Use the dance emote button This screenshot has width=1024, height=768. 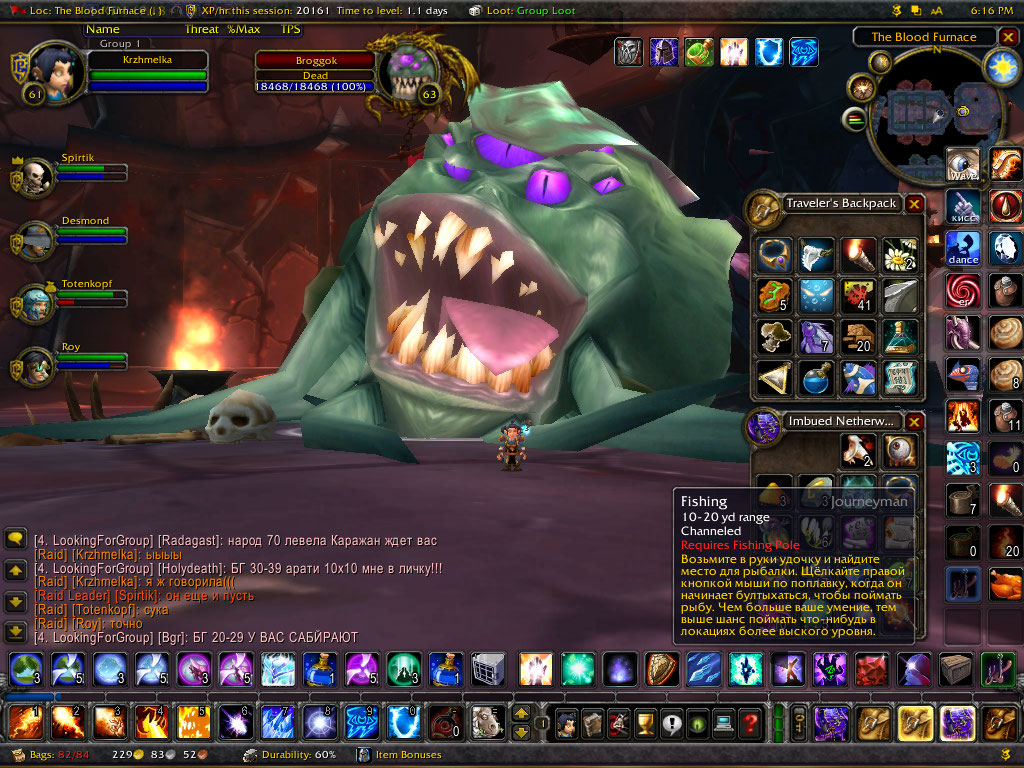point(964,247)
